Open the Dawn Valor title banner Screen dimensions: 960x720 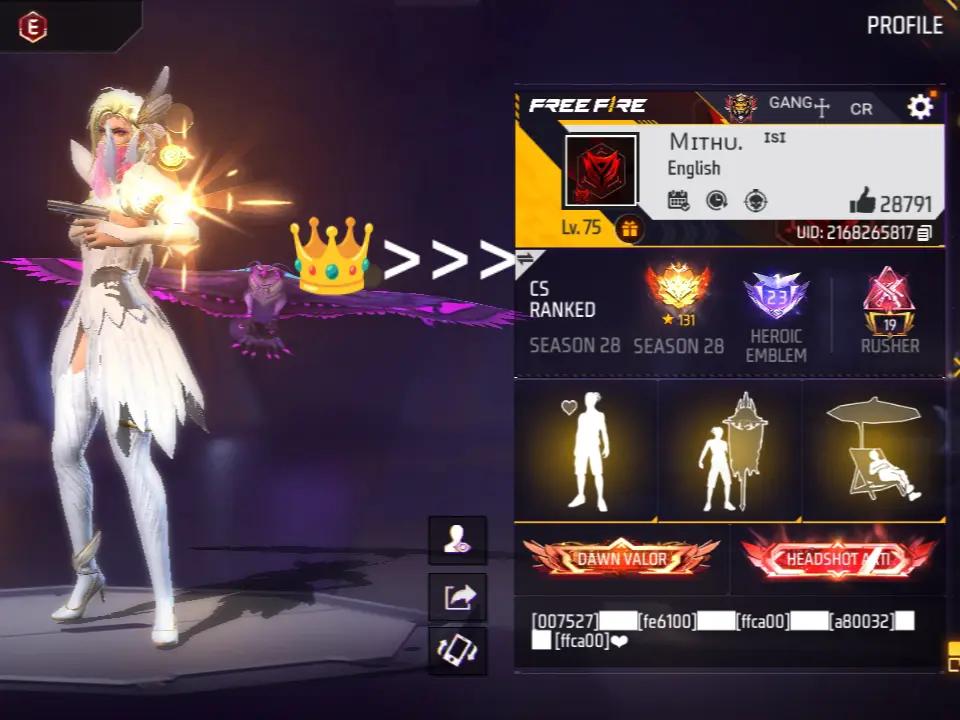click(x=621, y=558)
